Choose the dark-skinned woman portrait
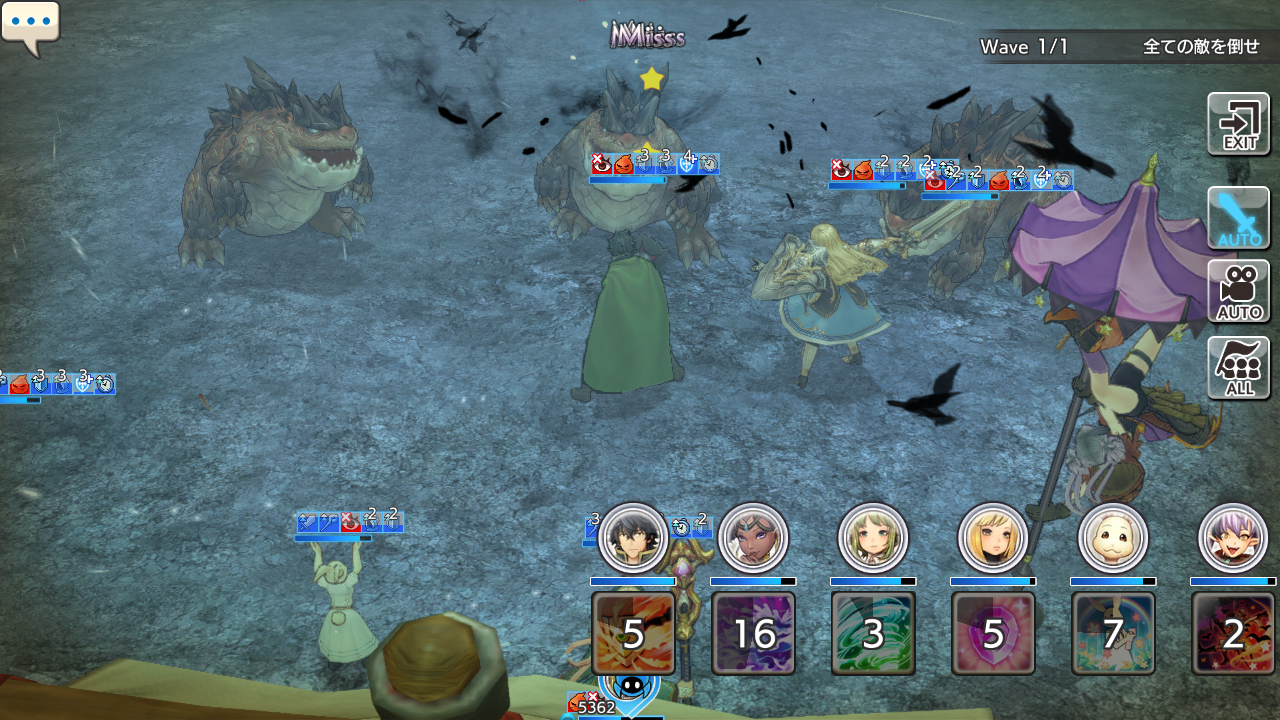The image size is (1280, 720). (x=753, y=538)
